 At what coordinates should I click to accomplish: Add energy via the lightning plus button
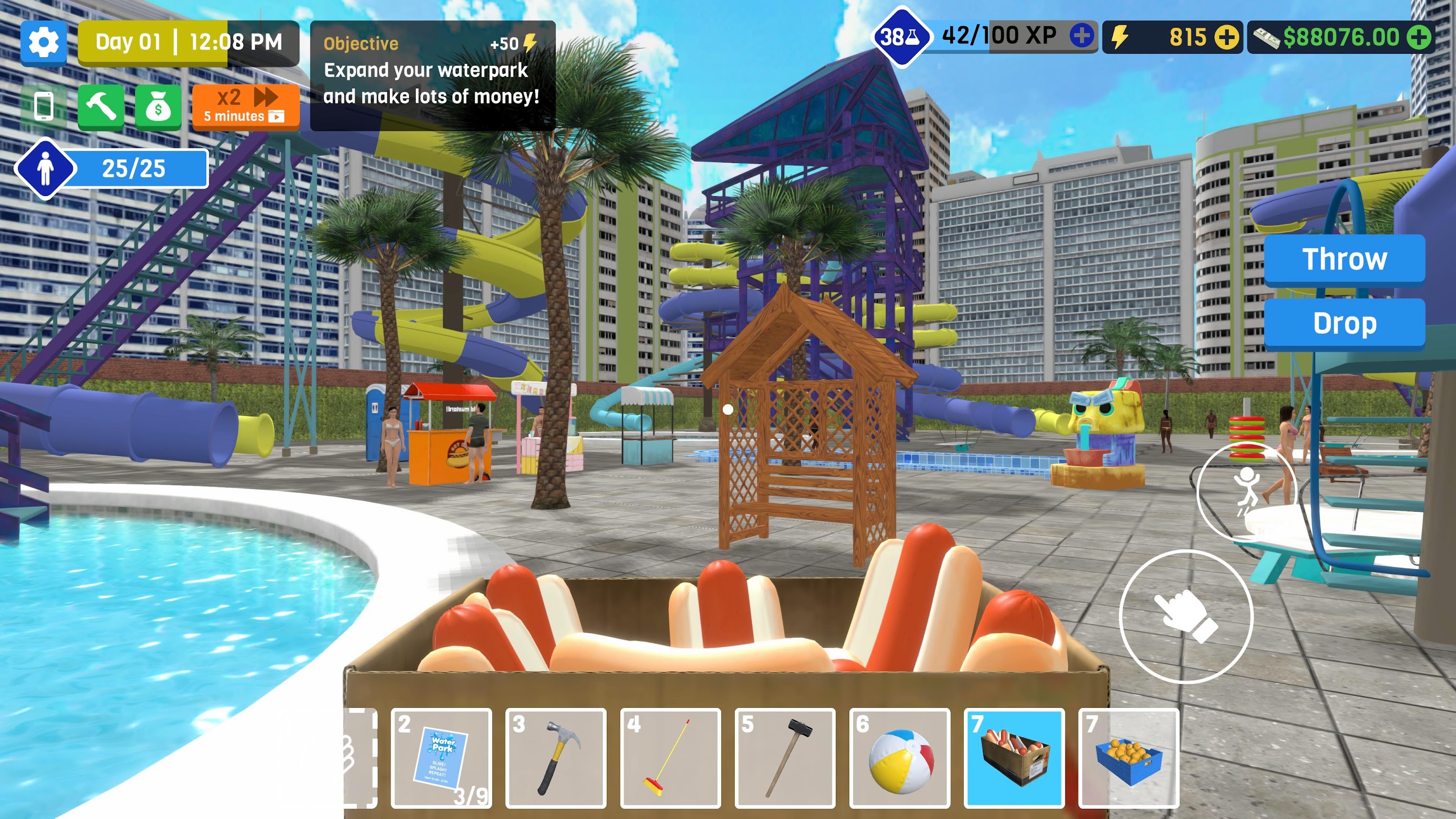point(1227,38)
